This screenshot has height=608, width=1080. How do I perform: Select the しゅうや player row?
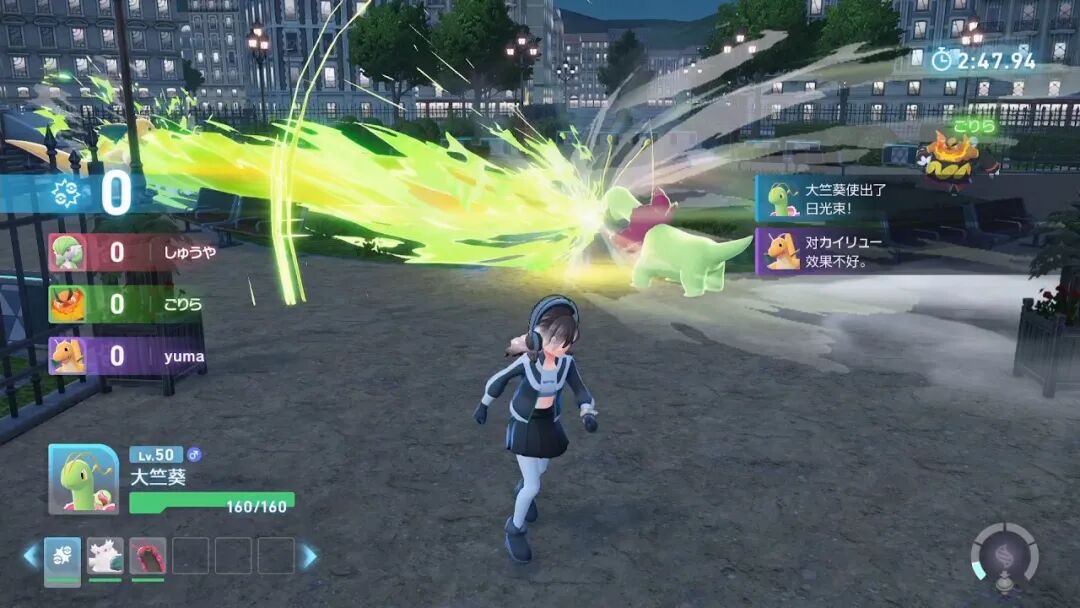(130, 252)
